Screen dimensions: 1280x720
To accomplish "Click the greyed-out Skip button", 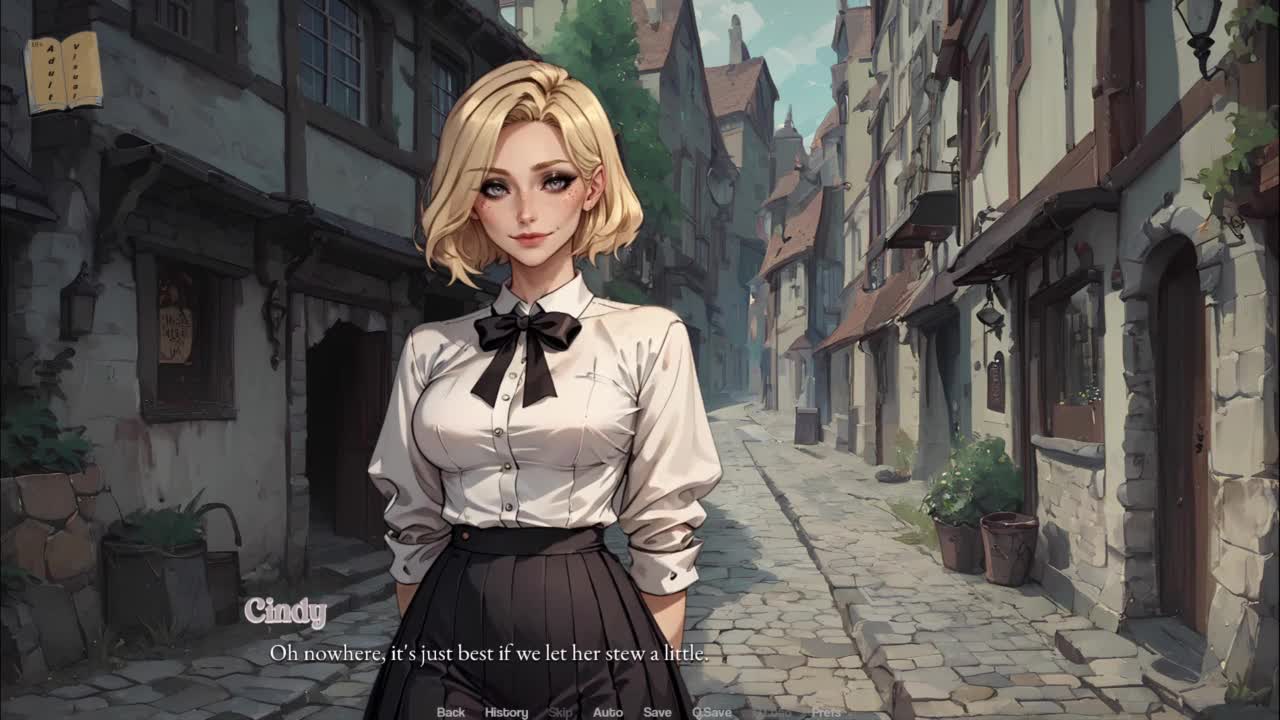I will coord(561,712).
